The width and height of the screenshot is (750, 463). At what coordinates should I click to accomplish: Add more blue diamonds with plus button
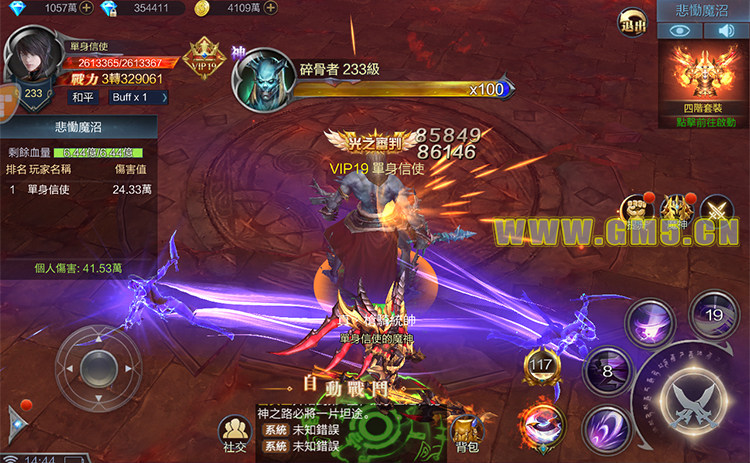coord(86,8)
